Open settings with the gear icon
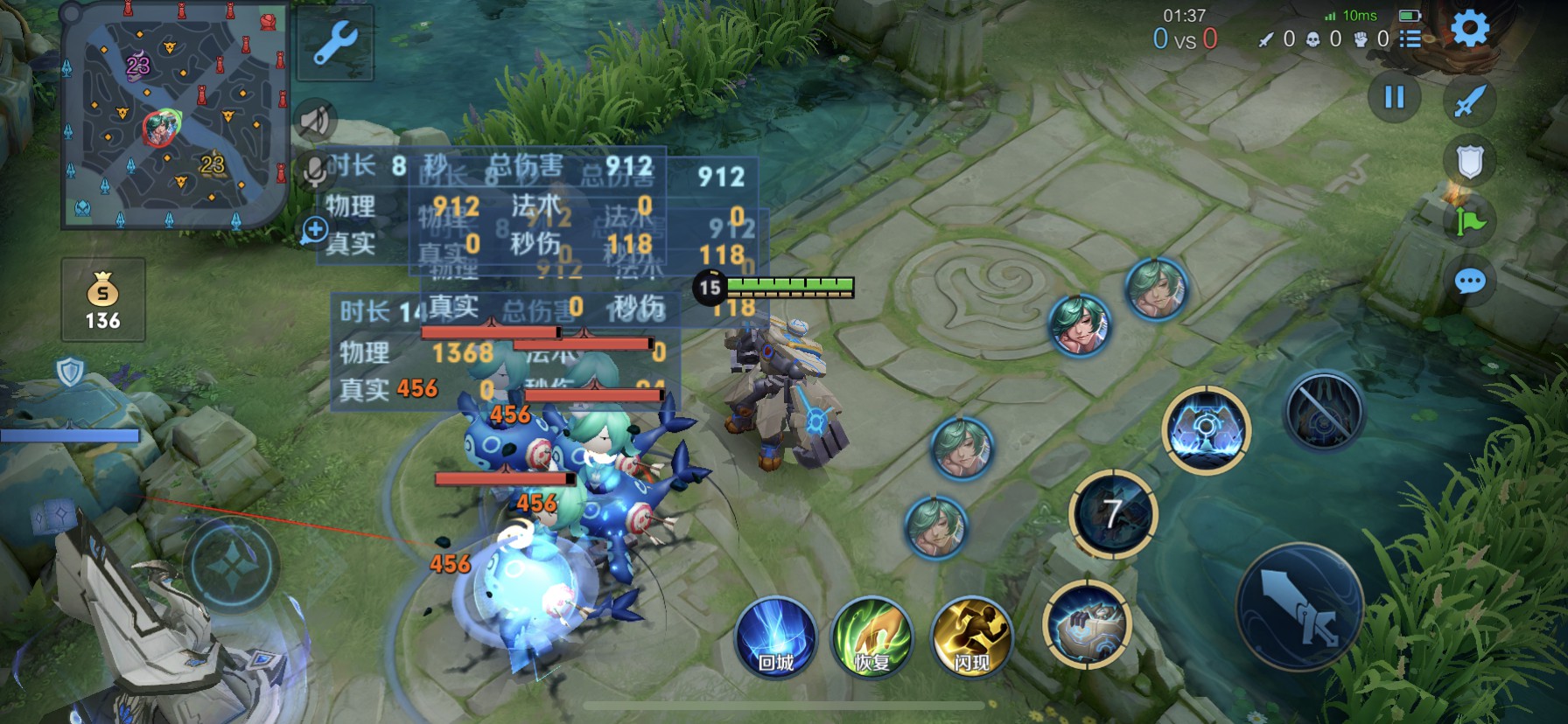Screen dimensions: 1568x724 click(x=1470, y=30)
